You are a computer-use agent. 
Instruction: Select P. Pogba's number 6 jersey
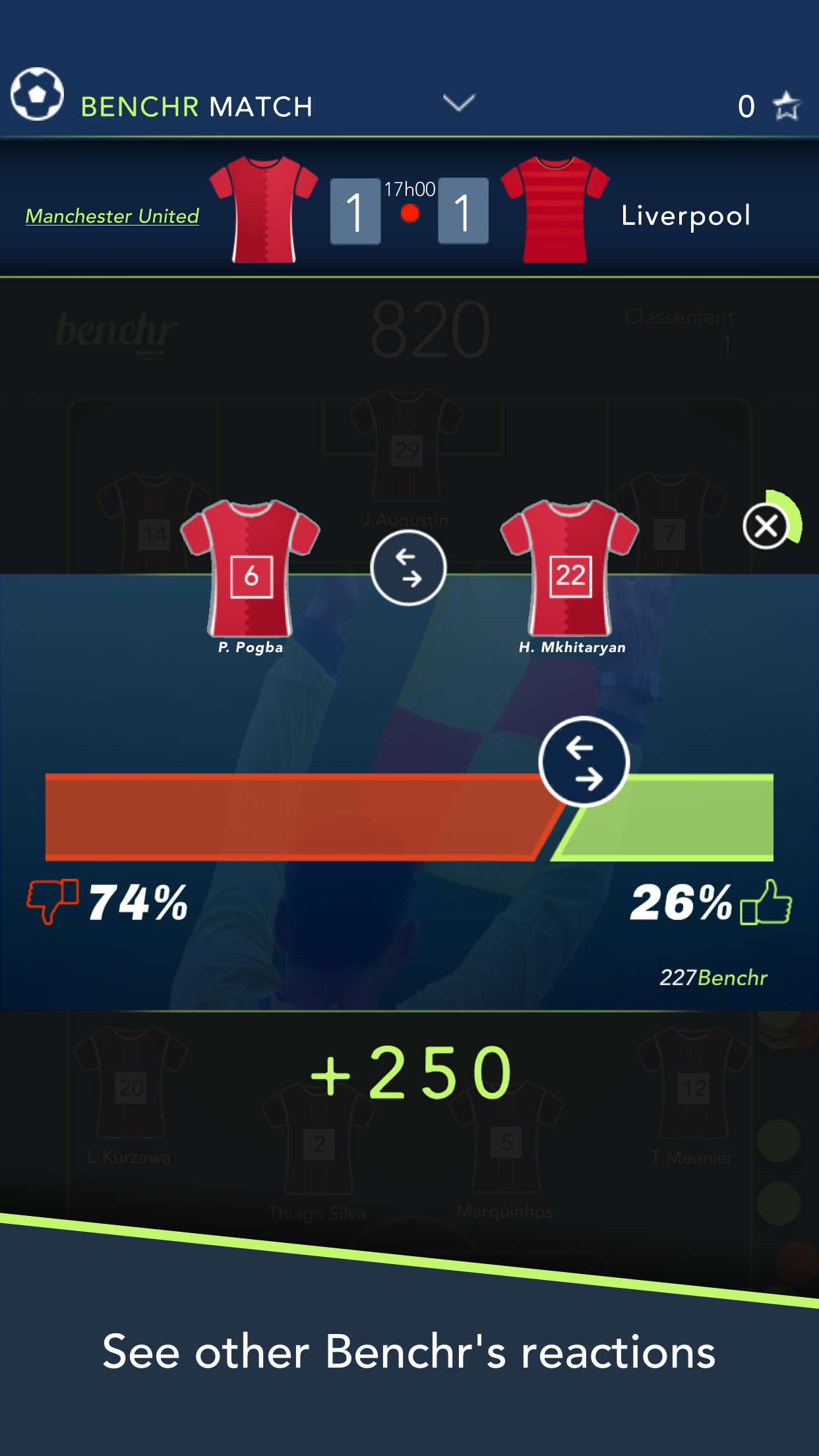pos(251,568)
